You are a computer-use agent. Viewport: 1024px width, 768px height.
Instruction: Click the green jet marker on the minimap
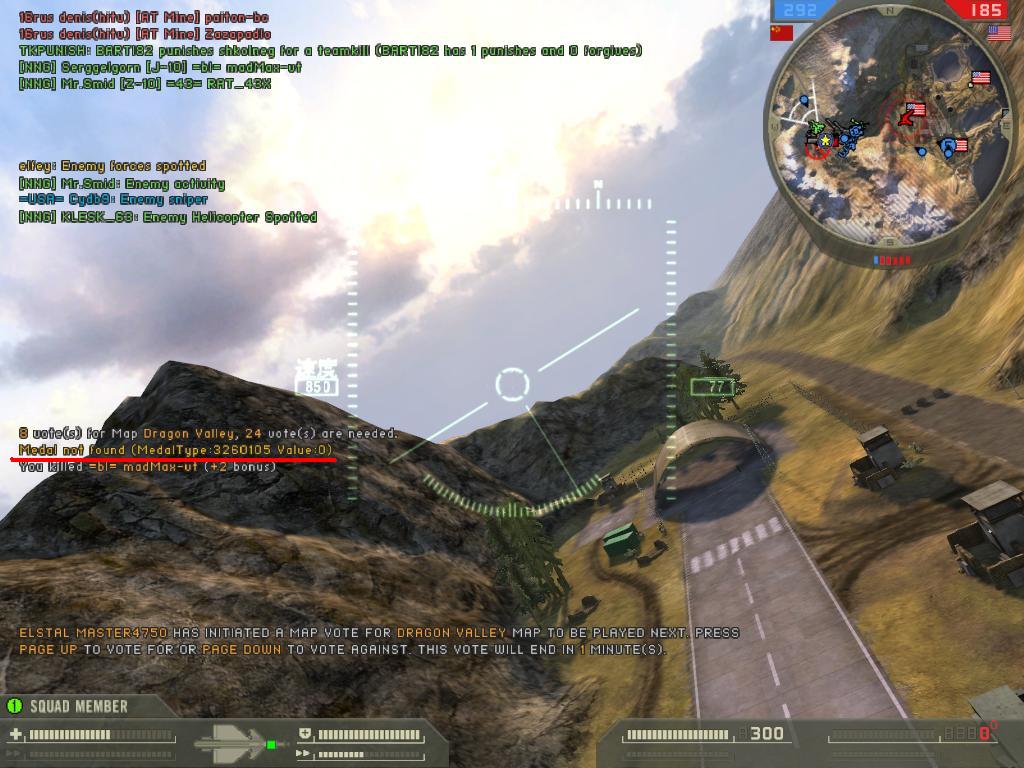[816, 127]
